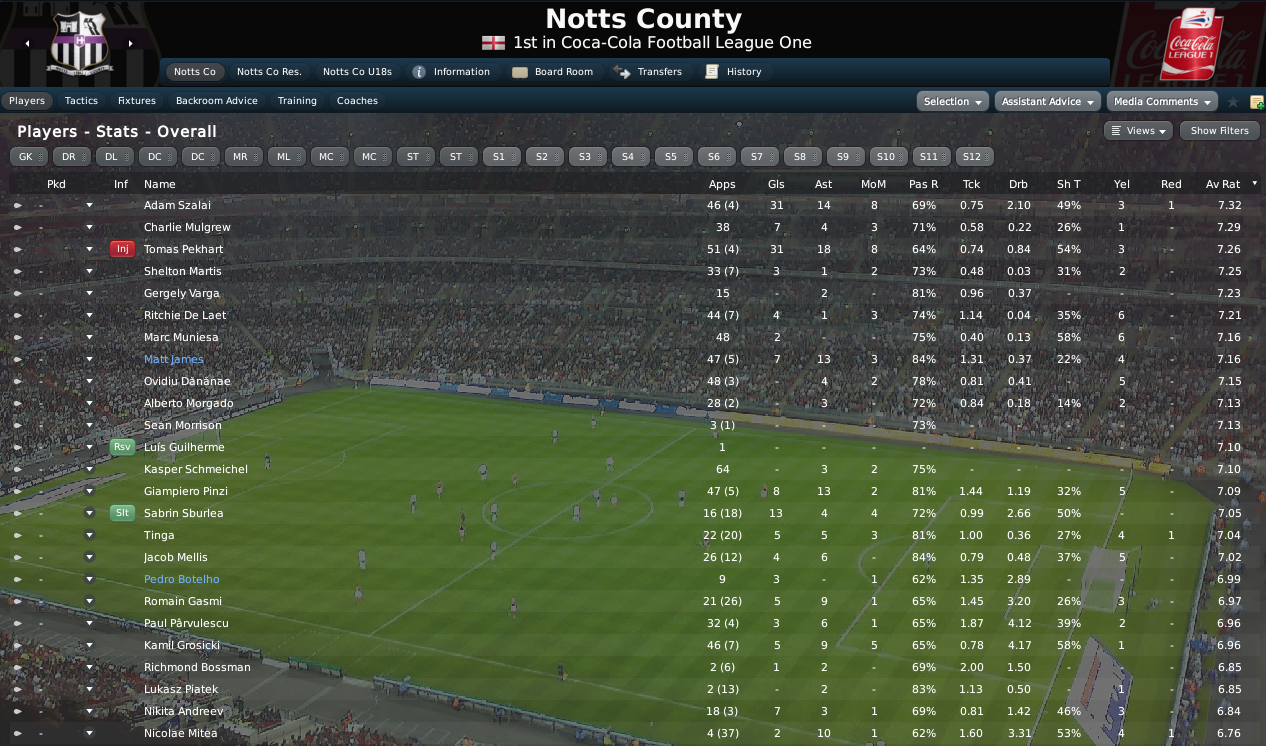Select the GK position slot

click(x=29, y=157)
